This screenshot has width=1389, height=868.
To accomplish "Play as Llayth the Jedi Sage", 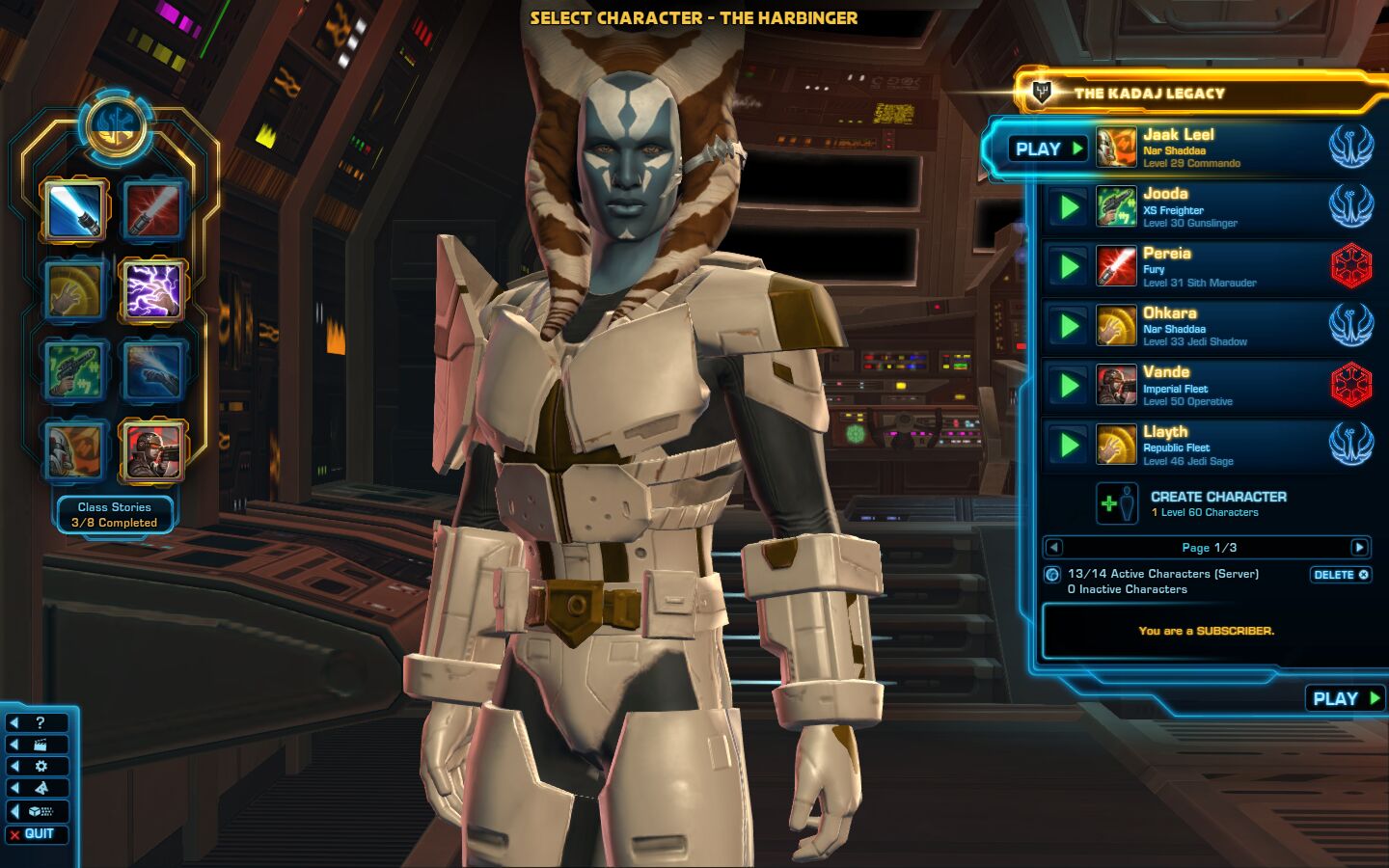I will click(x=1069, y=445).
